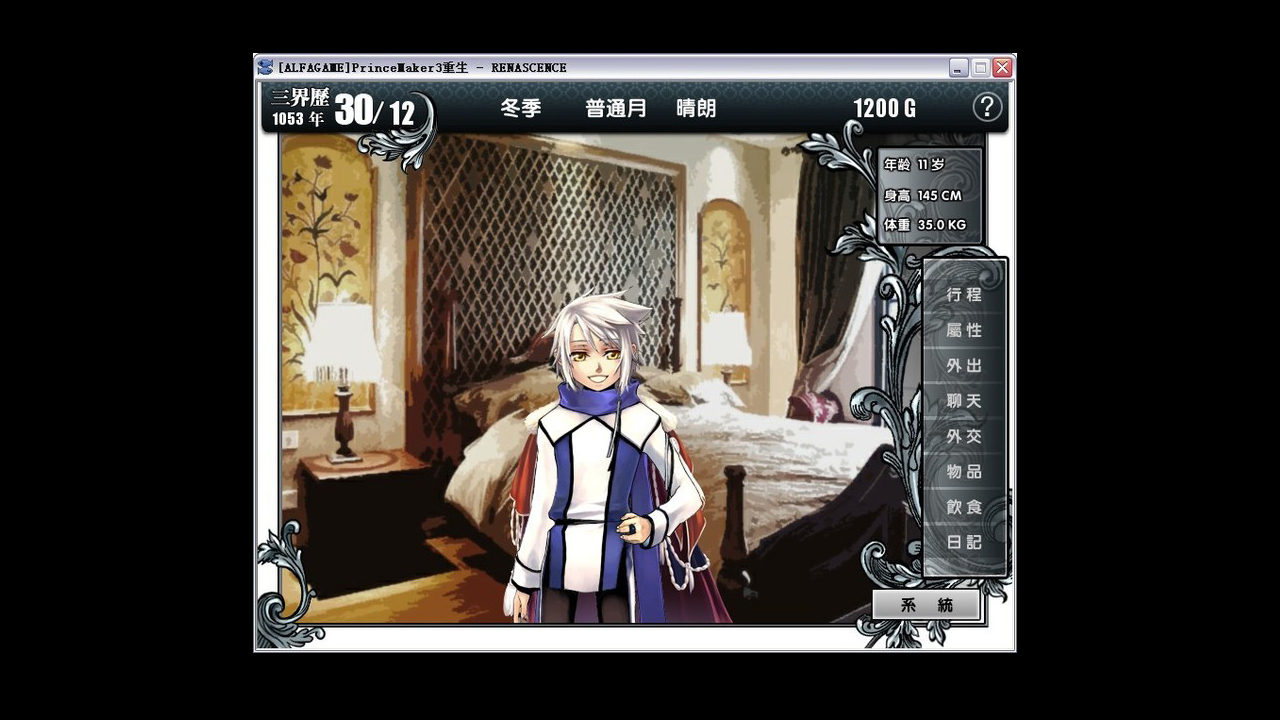Open the 外交 diplomacy menu

pos(963,436)
